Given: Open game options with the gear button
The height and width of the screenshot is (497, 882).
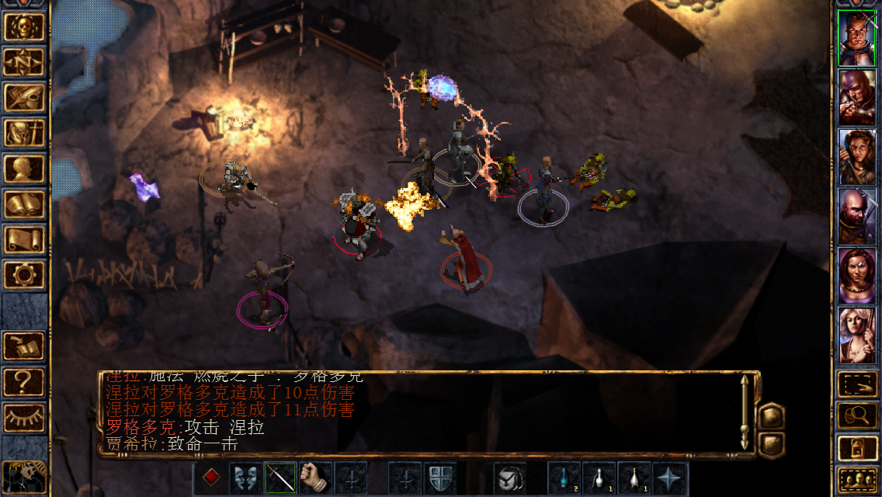Looking at the screenshot, I should pyautogui.click(x=24, y=274).
